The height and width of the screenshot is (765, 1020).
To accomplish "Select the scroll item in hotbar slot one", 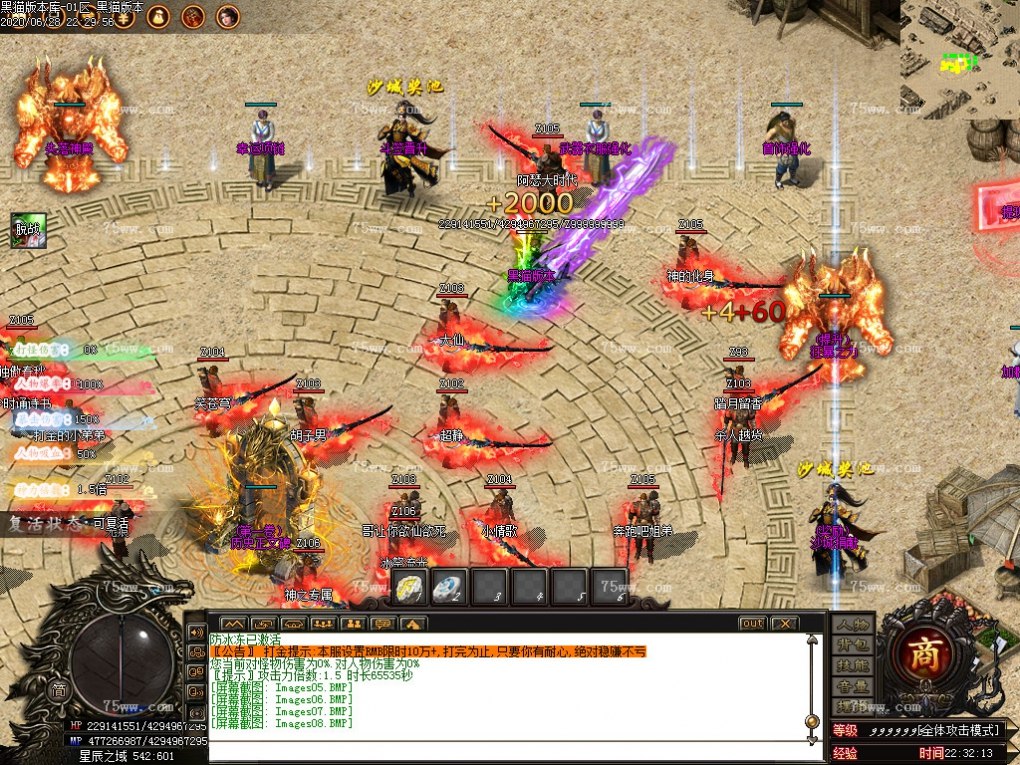I will (x=410, y=587).
